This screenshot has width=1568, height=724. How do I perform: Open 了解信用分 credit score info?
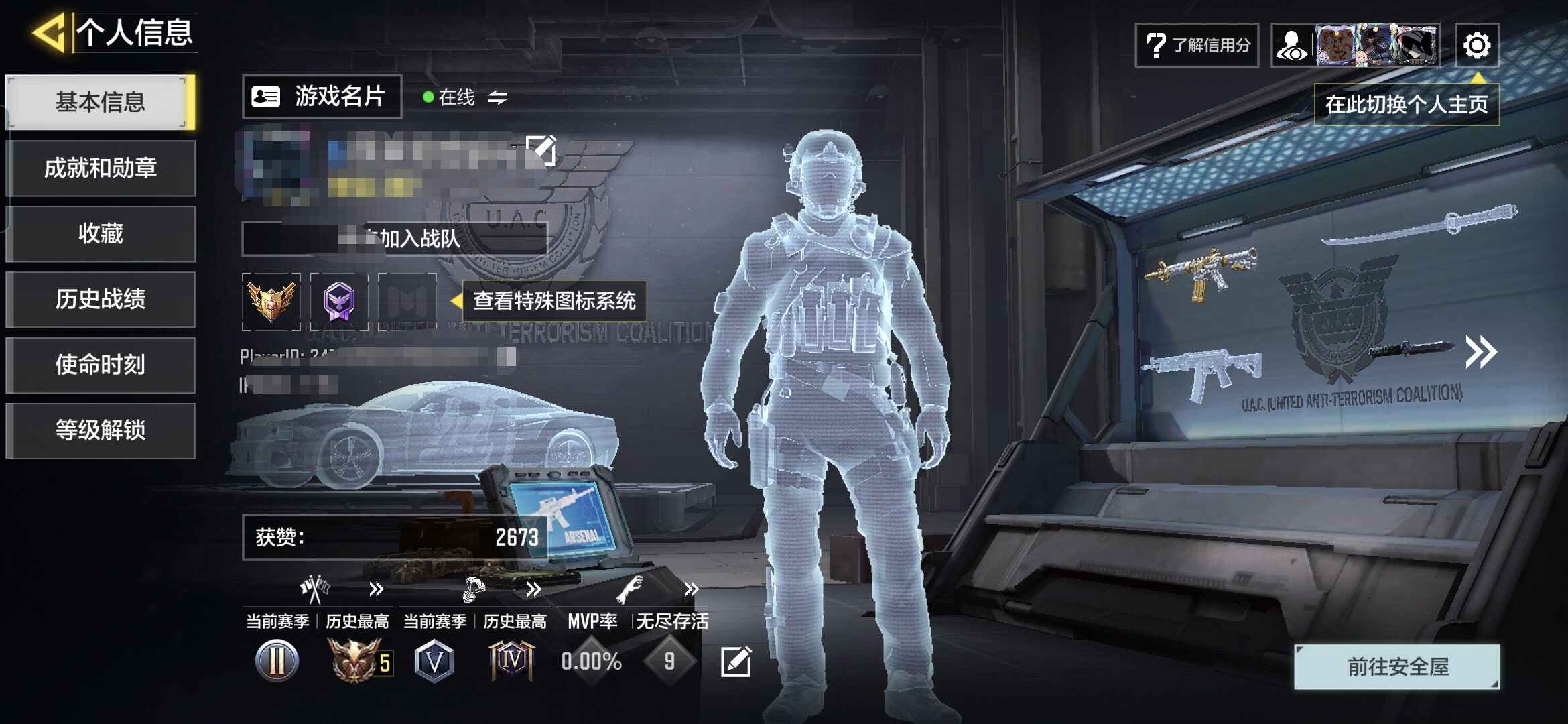(x=1197, y=46)
